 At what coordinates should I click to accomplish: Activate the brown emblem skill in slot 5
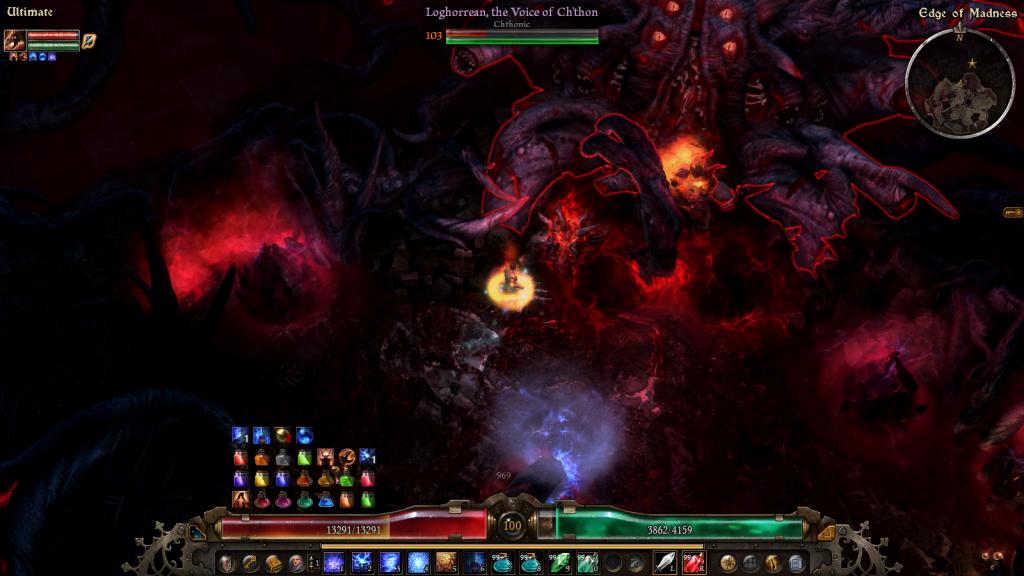[446, 563]
